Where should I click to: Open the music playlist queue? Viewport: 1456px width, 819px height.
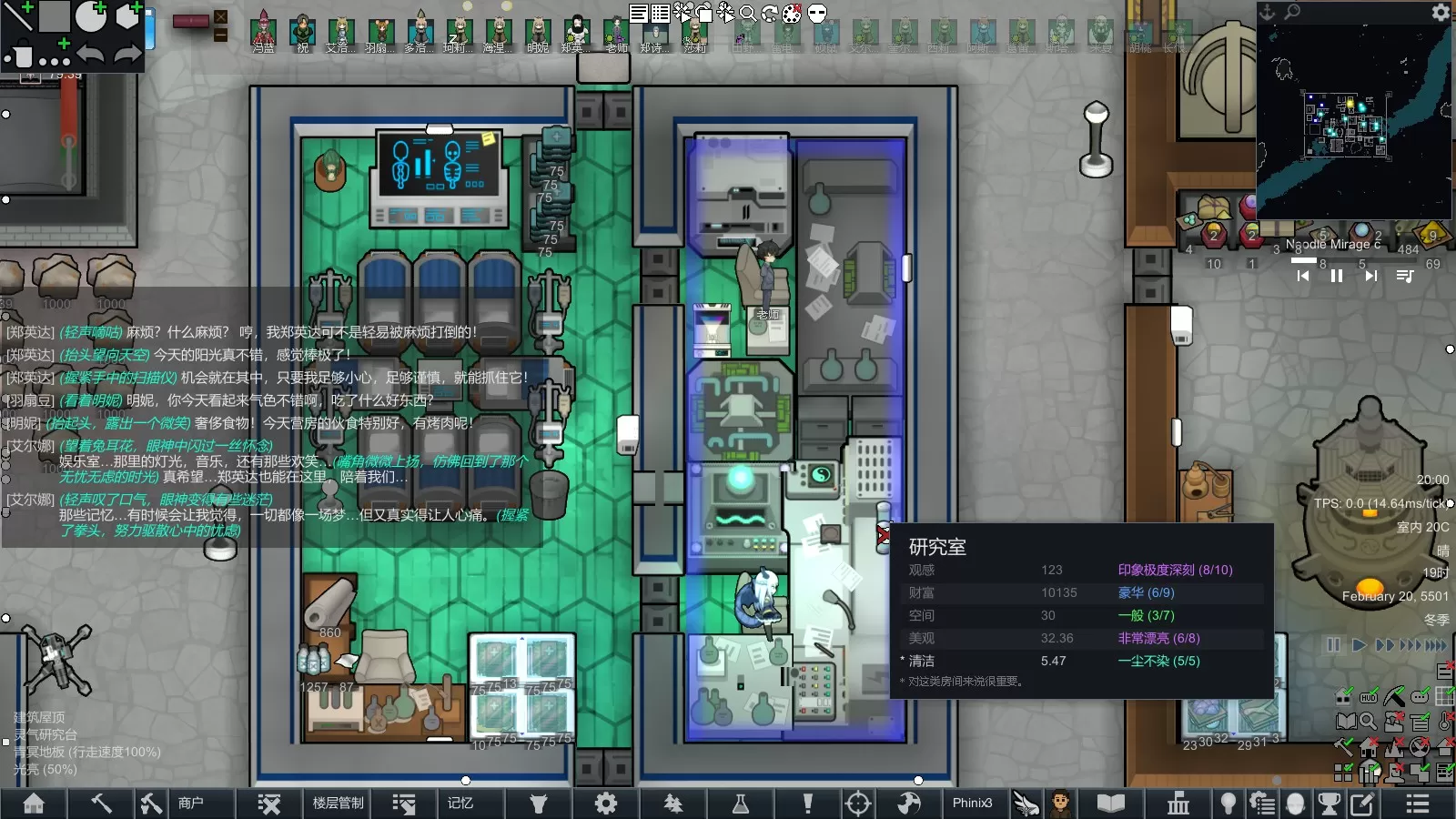point(1405,276)
